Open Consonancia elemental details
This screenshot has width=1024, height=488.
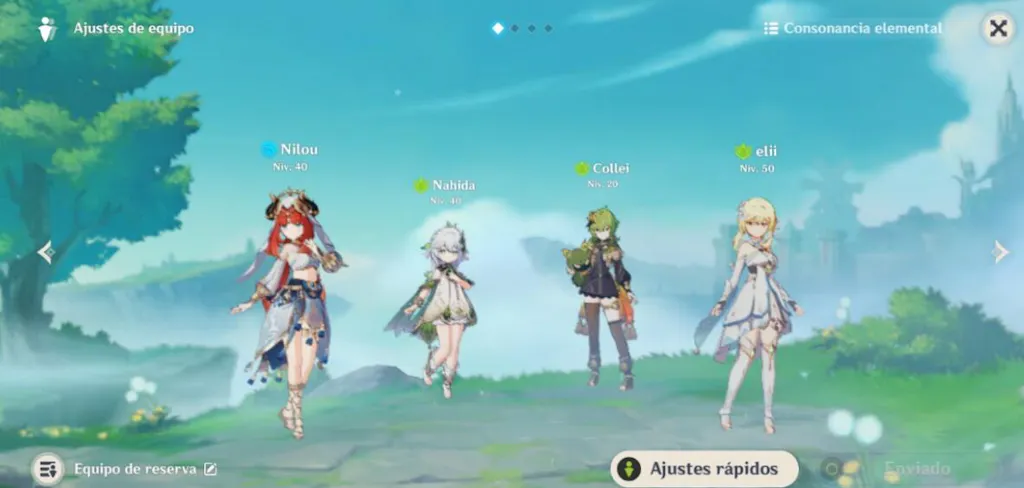[x=853, y=28]
